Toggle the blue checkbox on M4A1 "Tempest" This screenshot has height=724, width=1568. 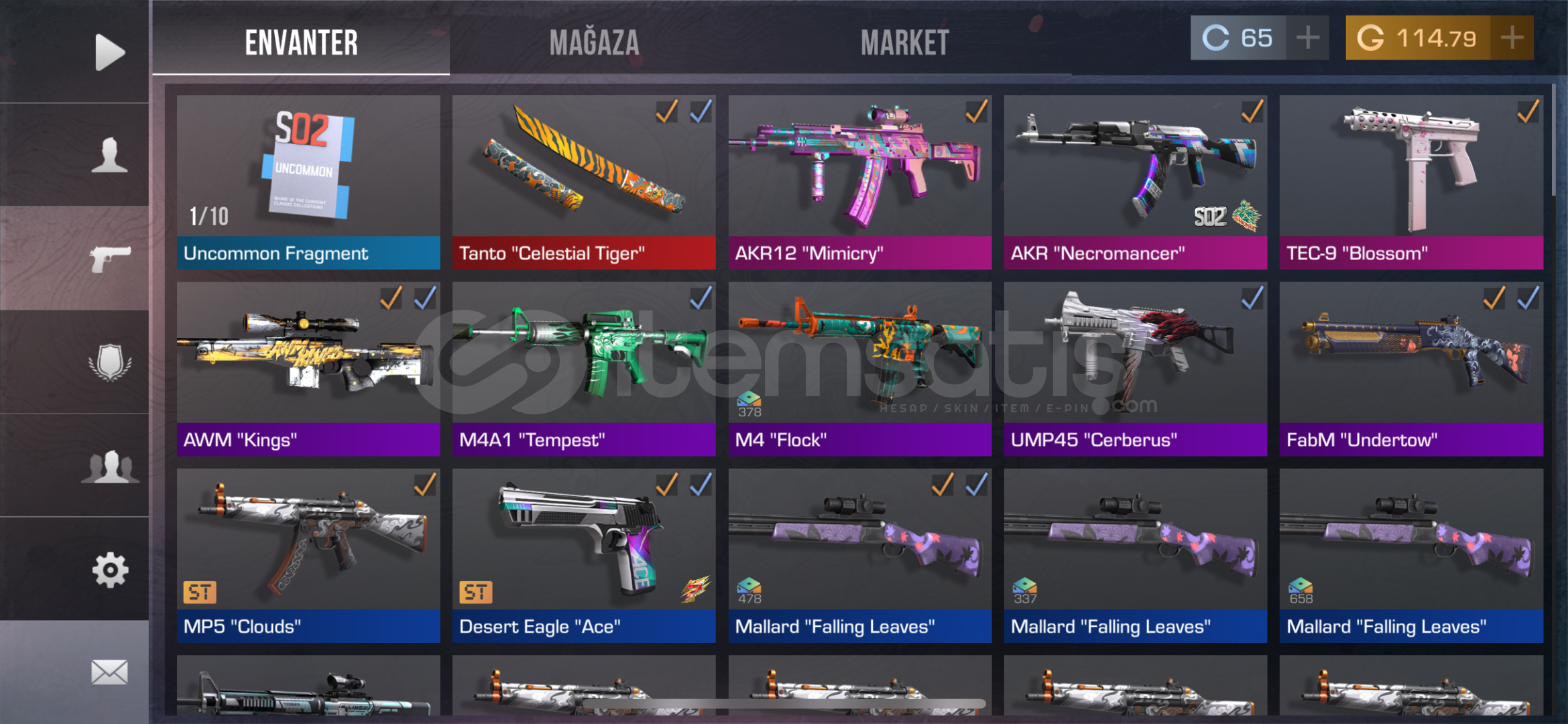[x=702, y=300]
